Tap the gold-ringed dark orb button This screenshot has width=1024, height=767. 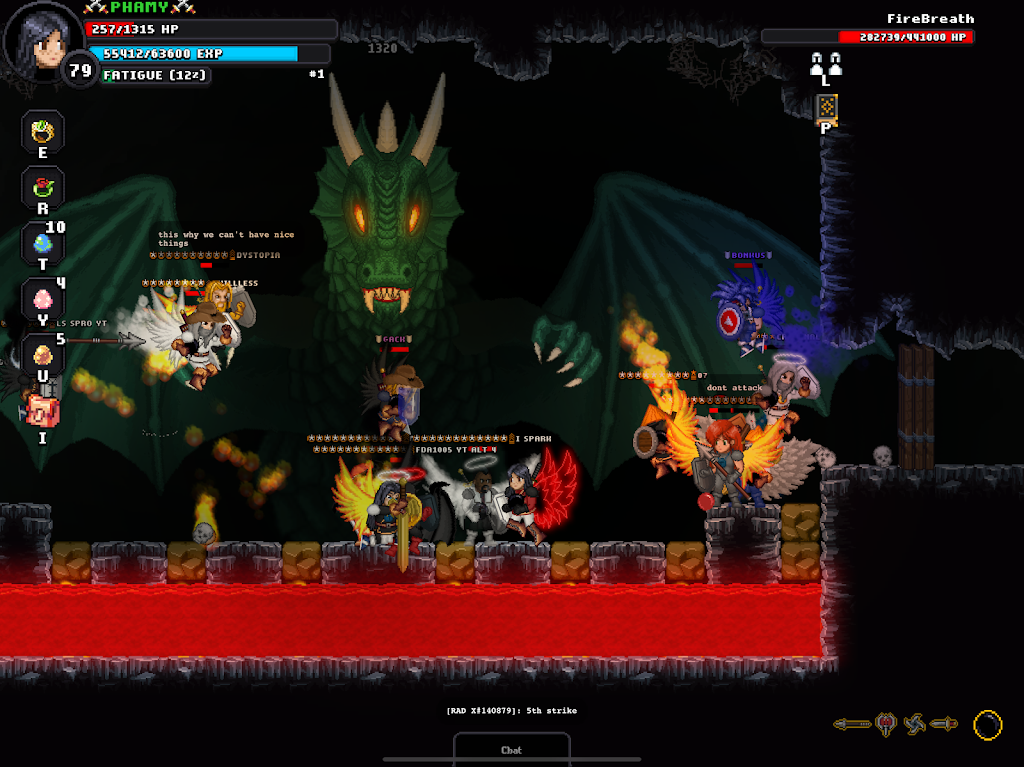click(987, 724)
